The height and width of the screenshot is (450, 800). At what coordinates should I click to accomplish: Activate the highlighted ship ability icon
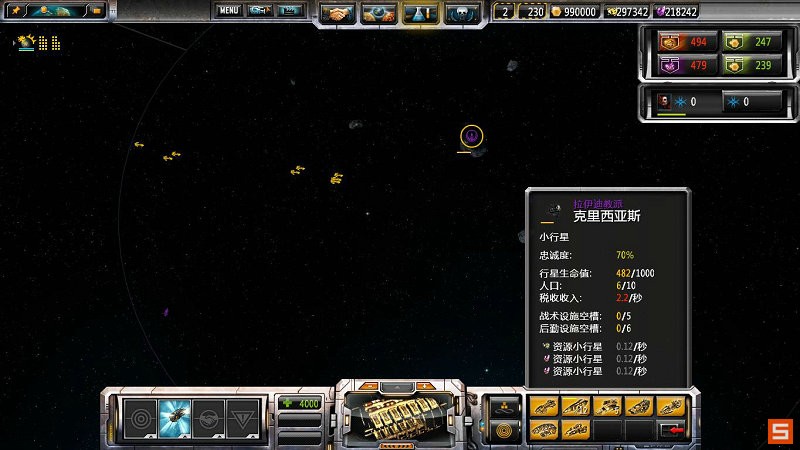point(174,415)
